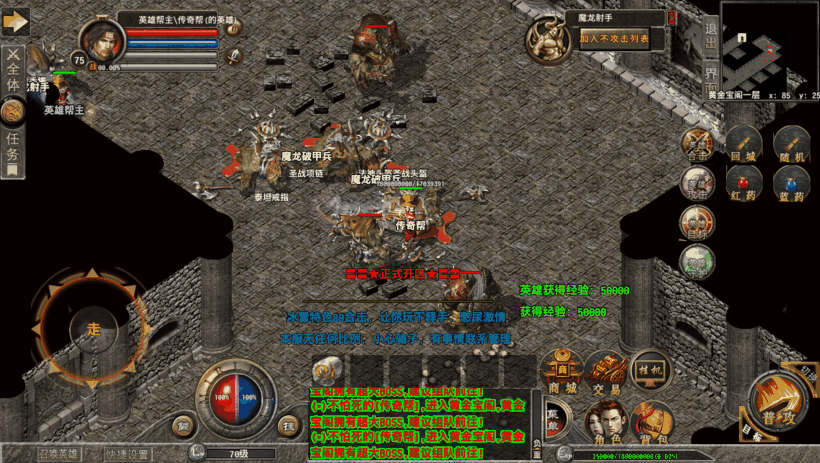Use the 随机 random teleport scroll
The height and width of the screenshot is (463, 820).
(x=792, y=147)
